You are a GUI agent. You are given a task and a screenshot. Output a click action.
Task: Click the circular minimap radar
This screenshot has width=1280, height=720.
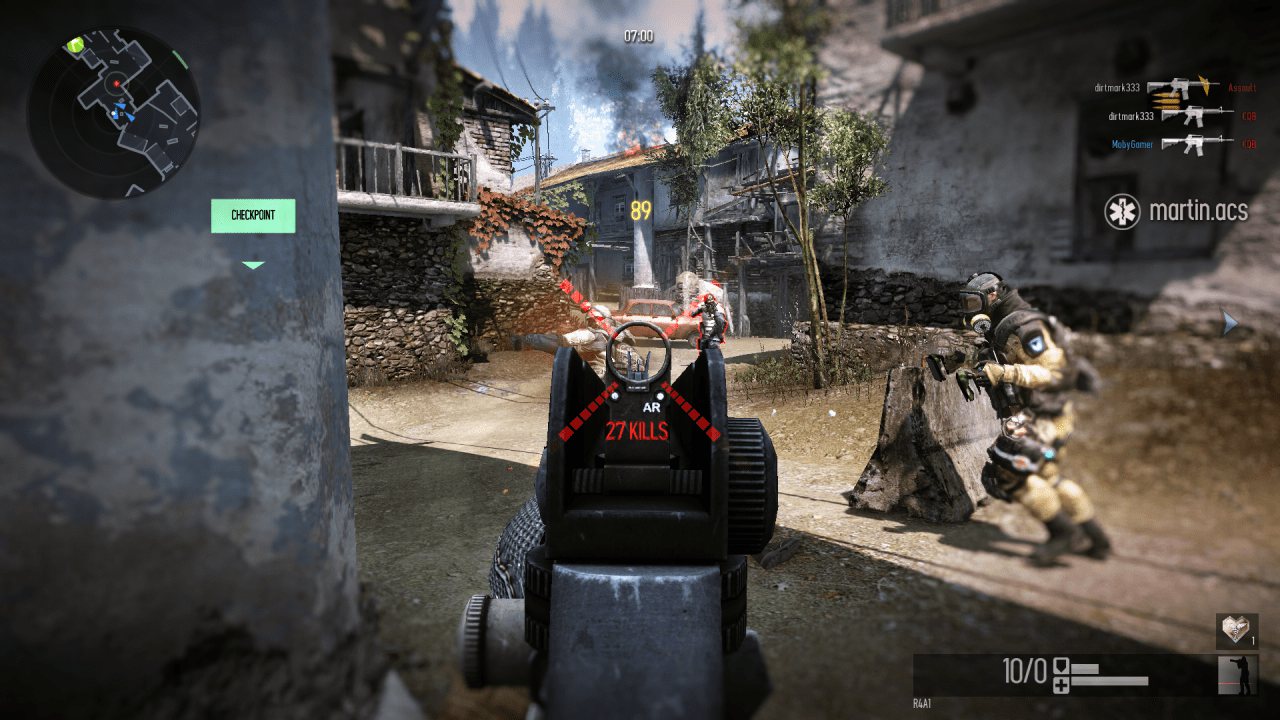113,112
